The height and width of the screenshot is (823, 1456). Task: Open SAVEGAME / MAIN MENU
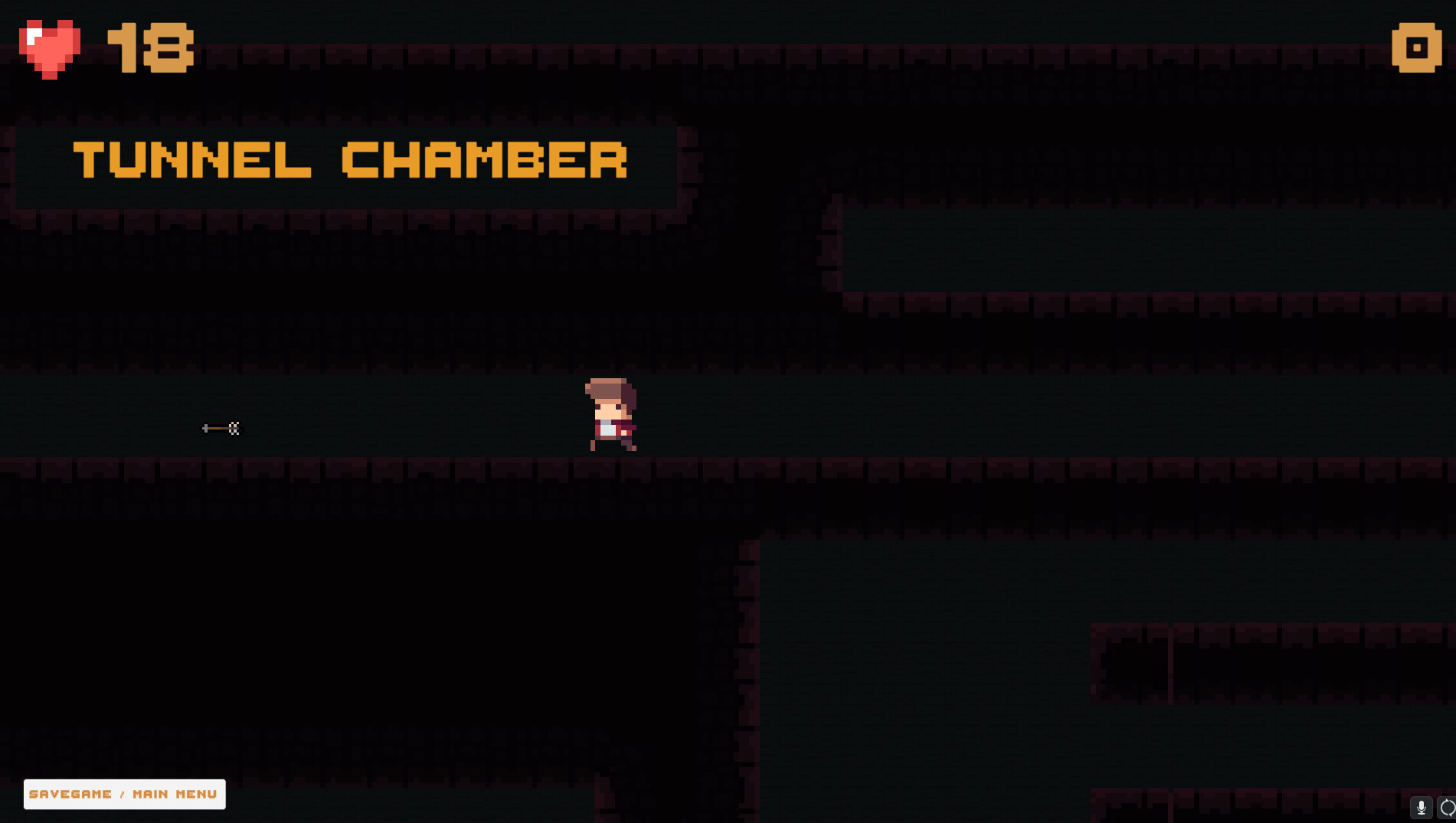124,794
